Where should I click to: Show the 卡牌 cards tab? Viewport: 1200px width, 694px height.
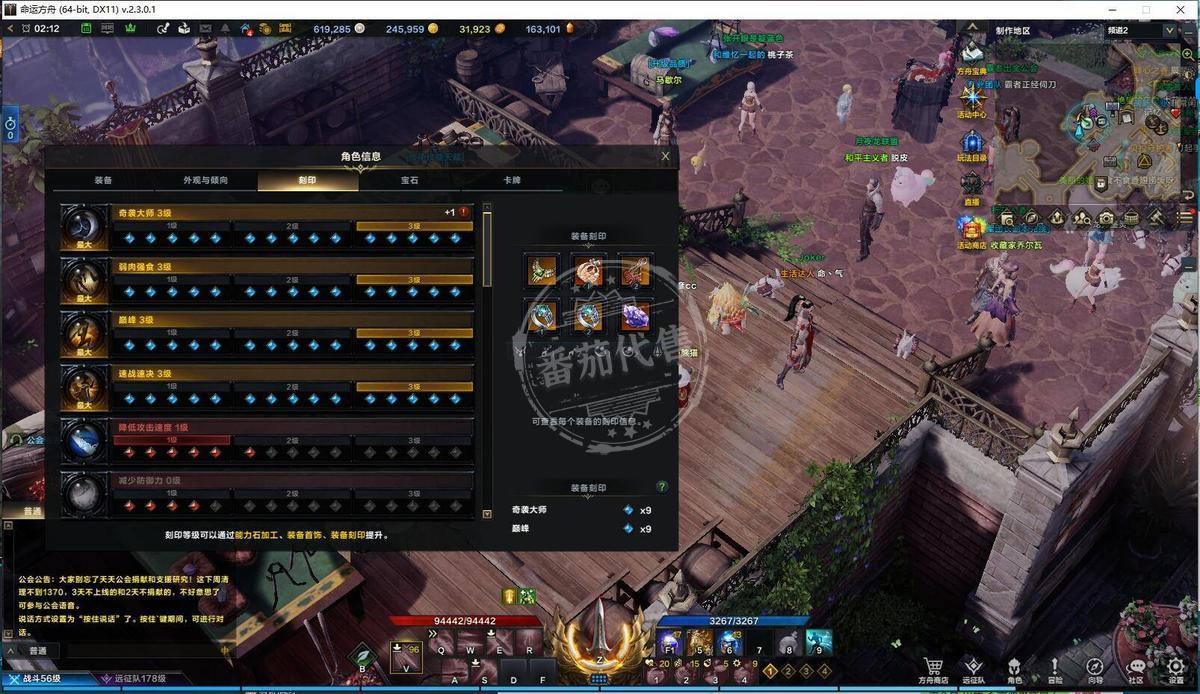(511, 181)
